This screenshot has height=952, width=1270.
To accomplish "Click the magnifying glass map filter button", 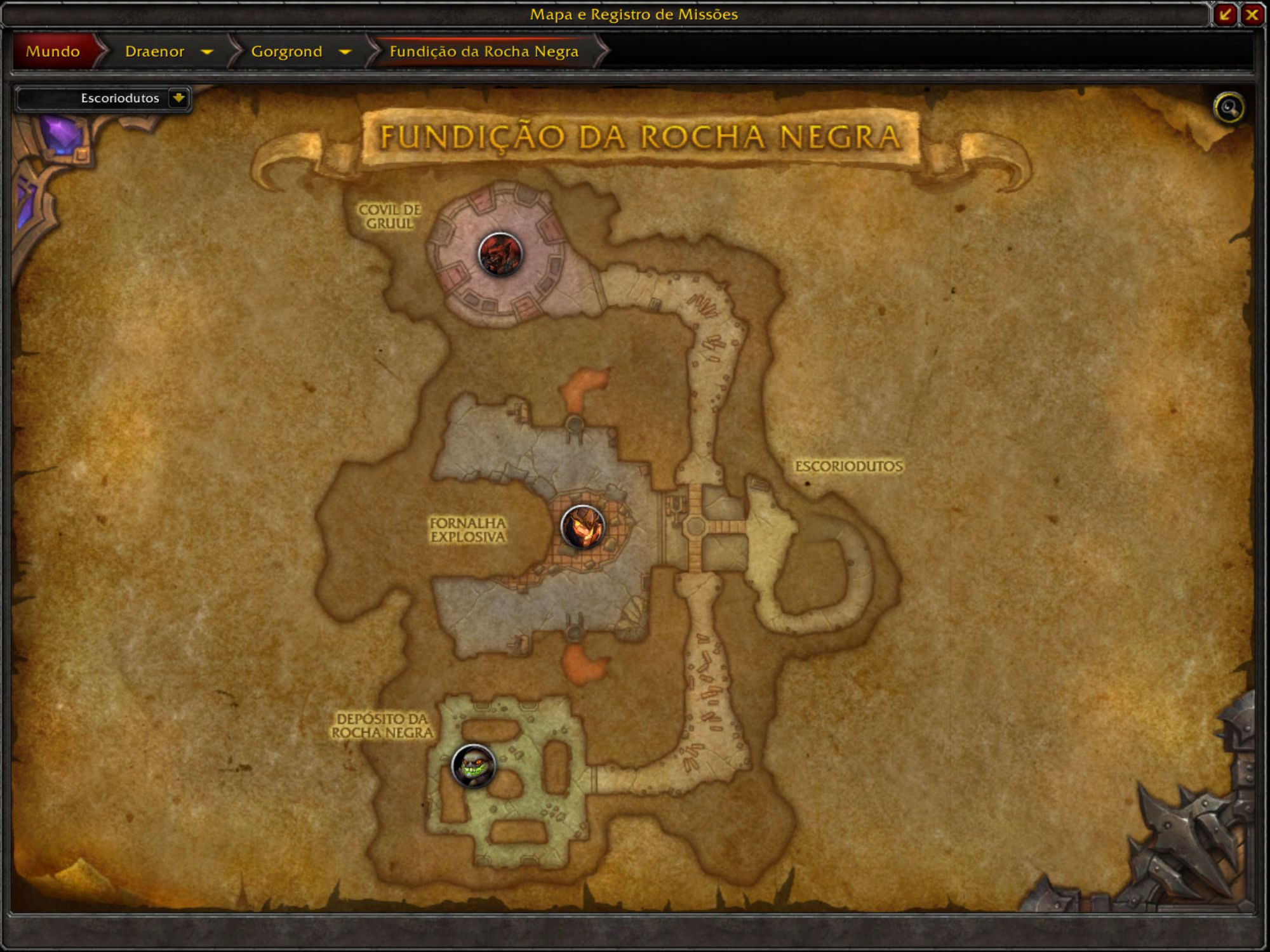I will pos(1229,107).
